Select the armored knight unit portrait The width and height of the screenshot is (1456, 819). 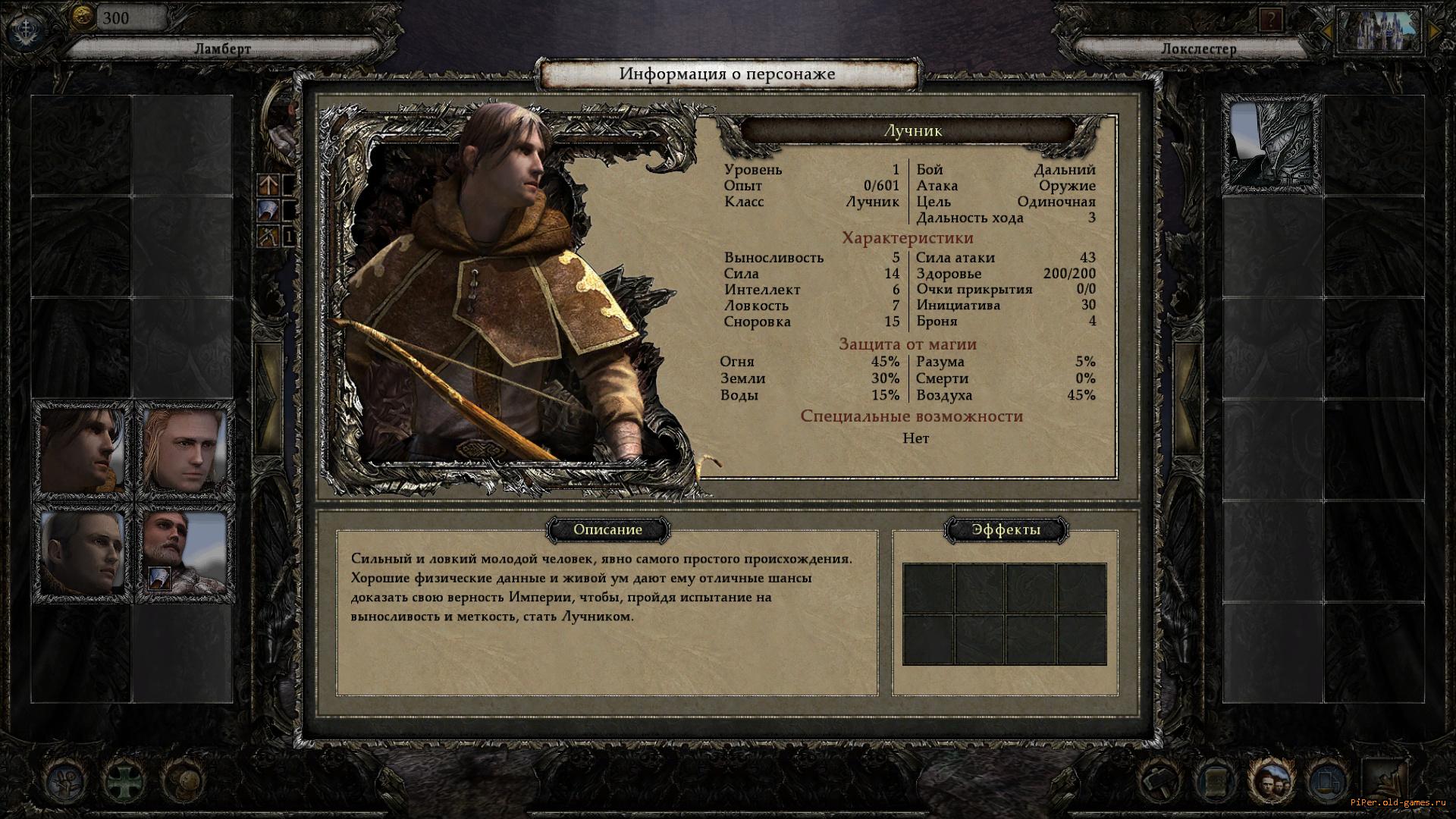pos(1272,145)
